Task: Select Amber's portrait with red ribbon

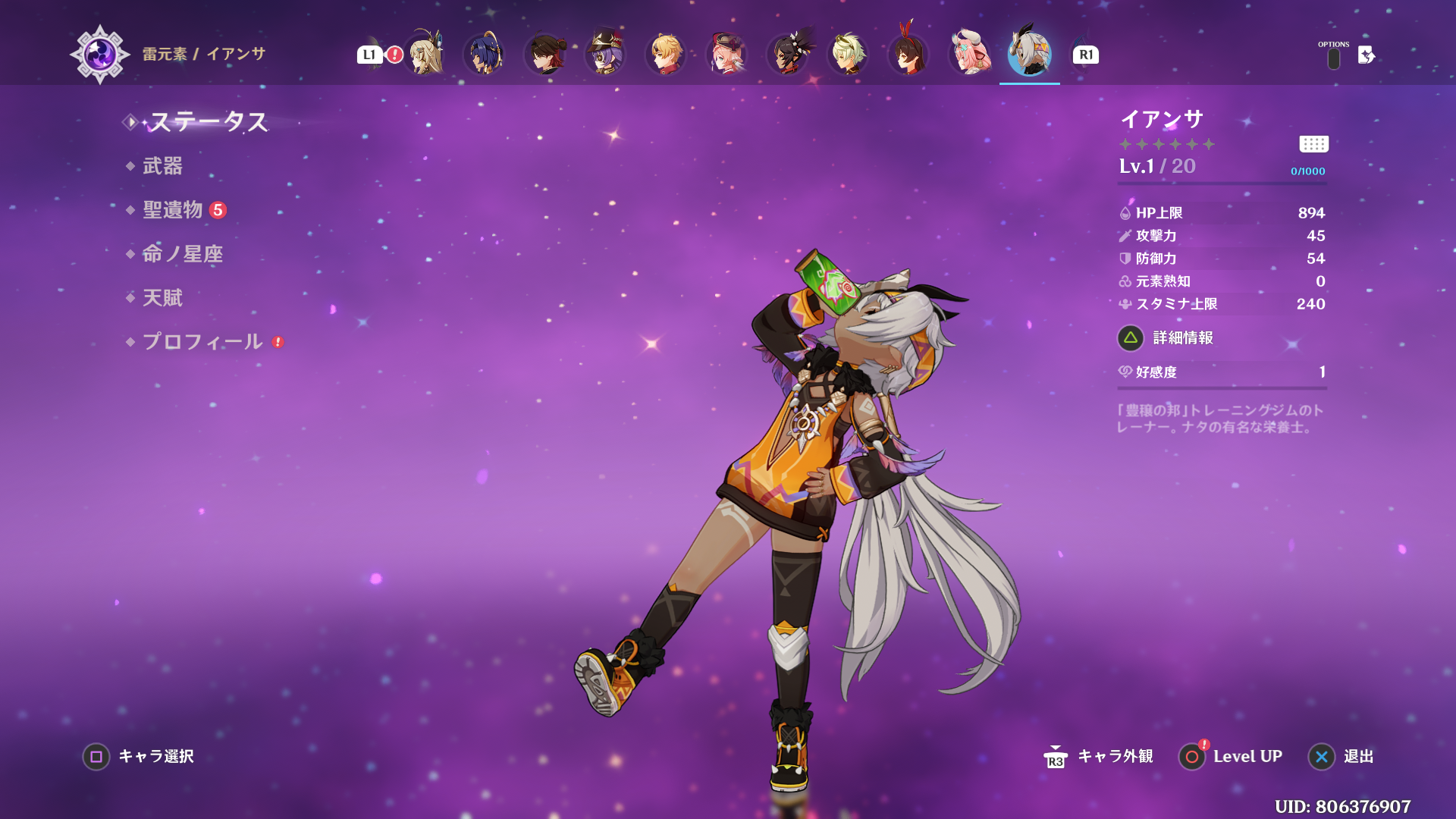Action: pos(908,55)
